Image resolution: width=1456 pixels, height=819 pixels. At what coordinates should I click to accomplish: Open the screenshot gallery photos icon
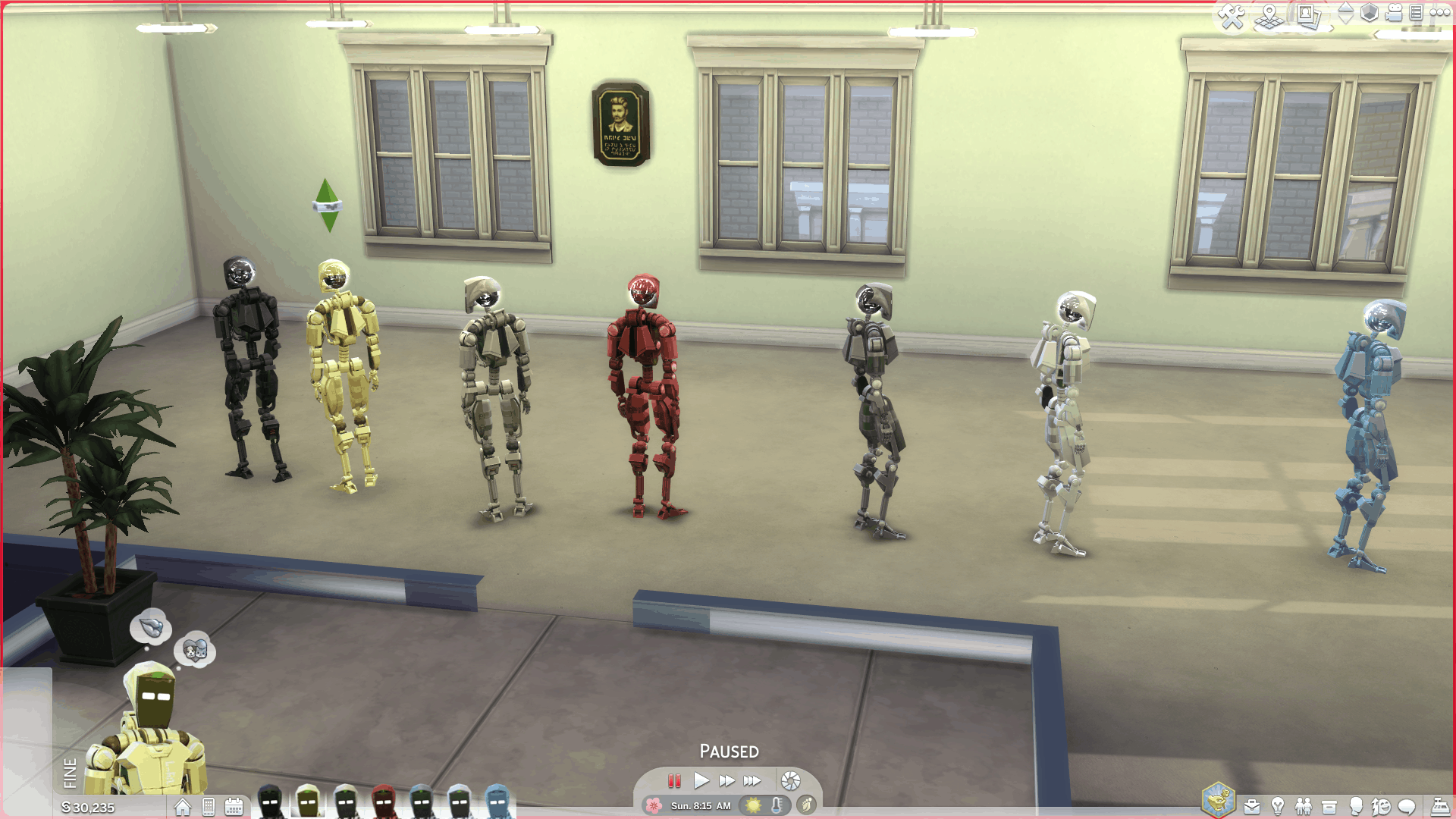click(1308, 16)
